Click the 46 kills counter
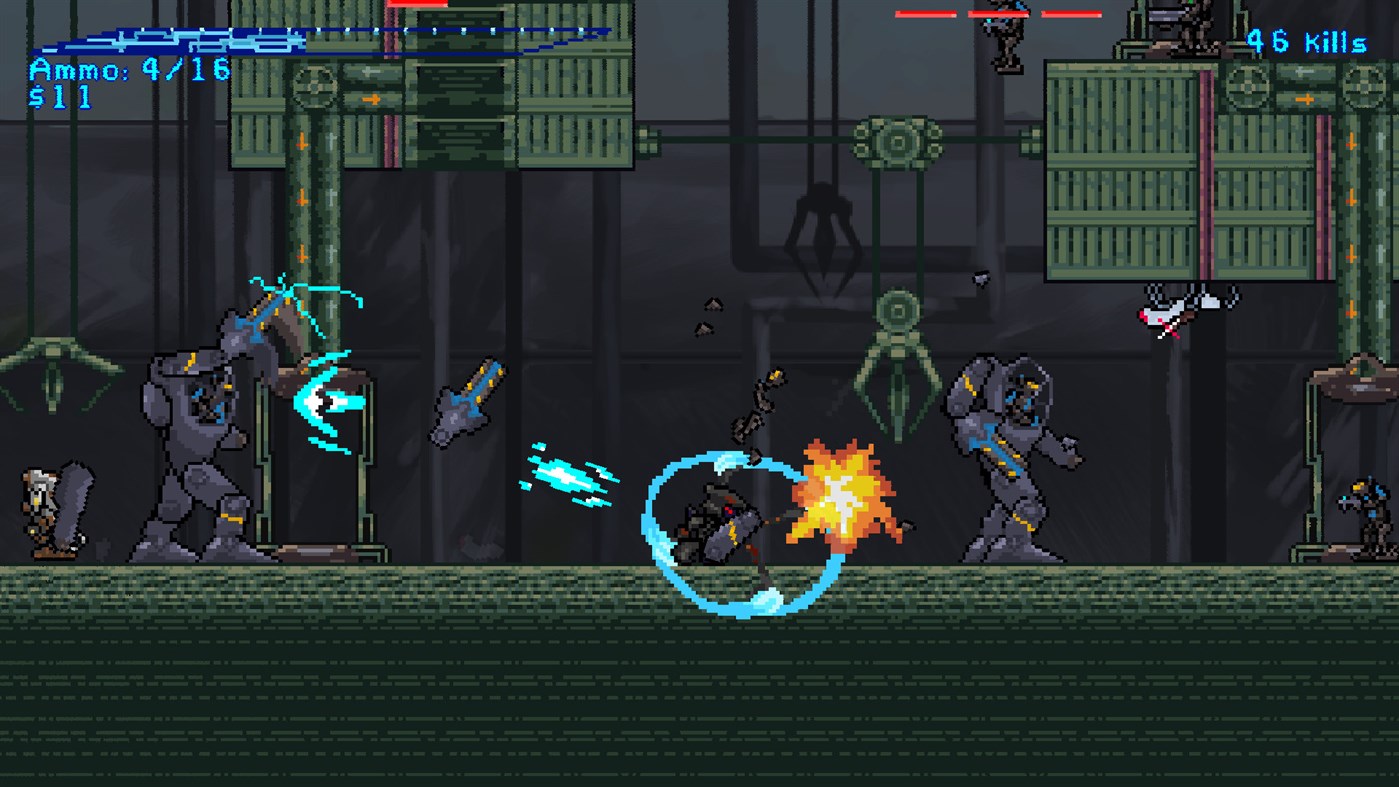Image resolution: width=1399 pixels, height=787 pixels. pos(1305,42)
